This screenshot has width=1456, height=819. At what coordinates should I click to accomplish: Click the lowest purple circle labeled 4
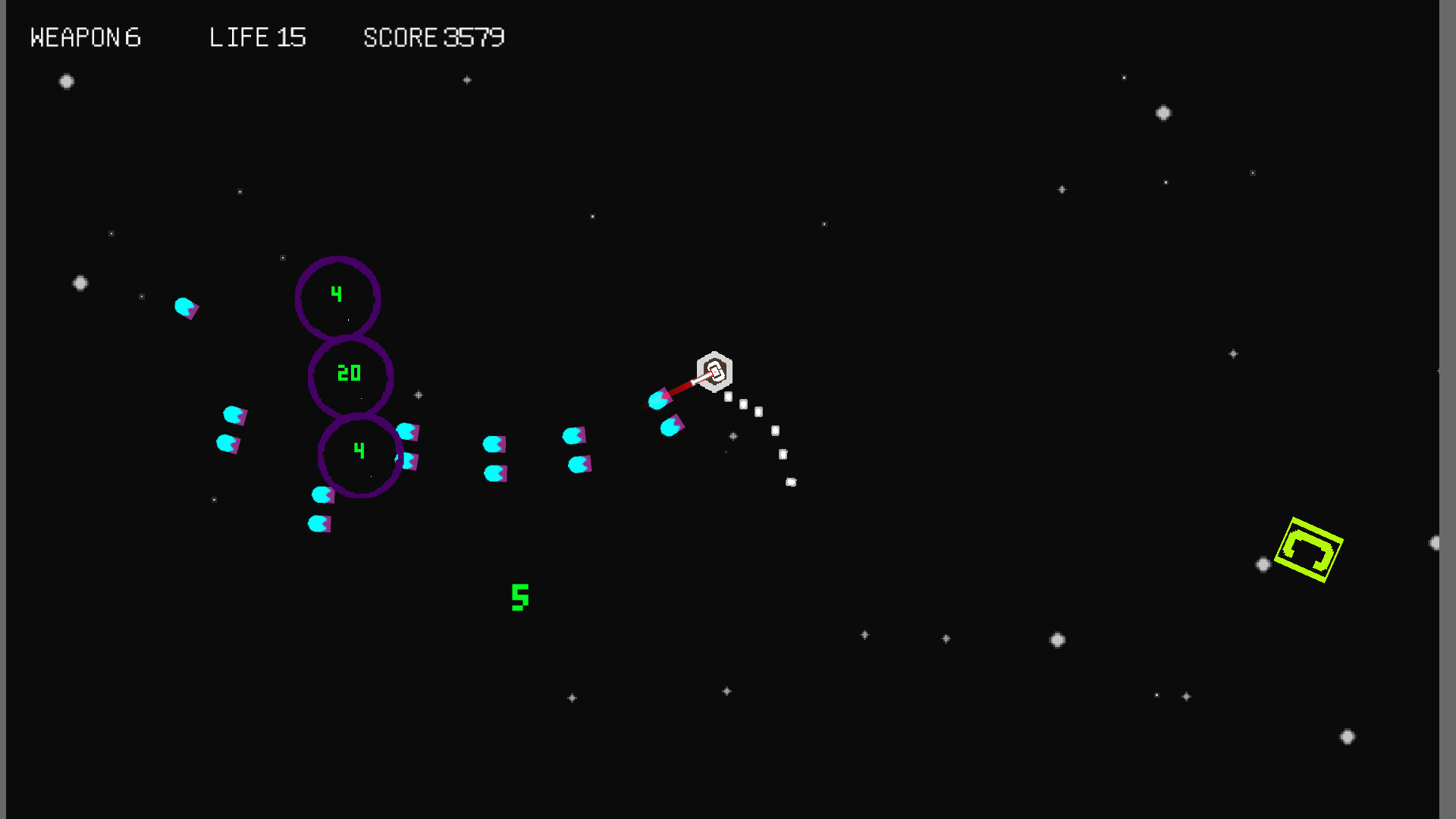(359, 454)
